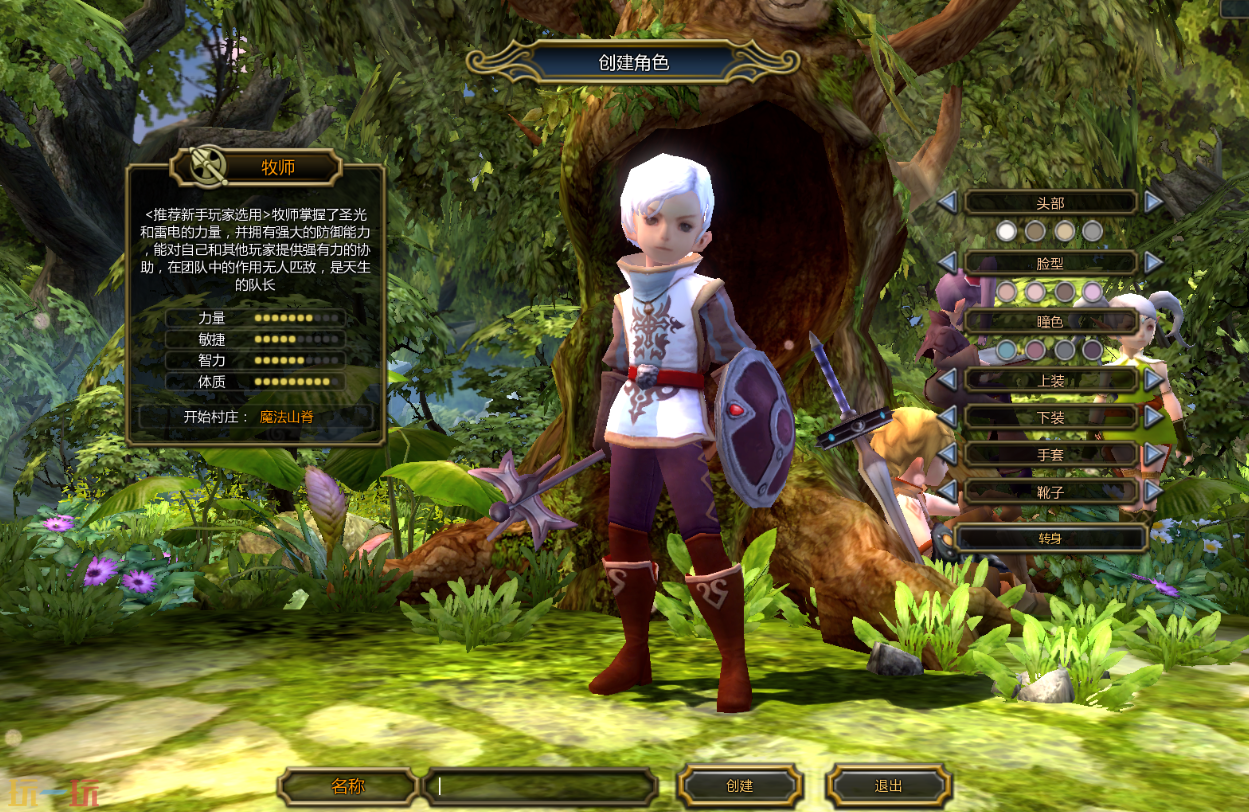Select next 头部 head style arrow
1249x812 pixels.
pos(1154,202)
